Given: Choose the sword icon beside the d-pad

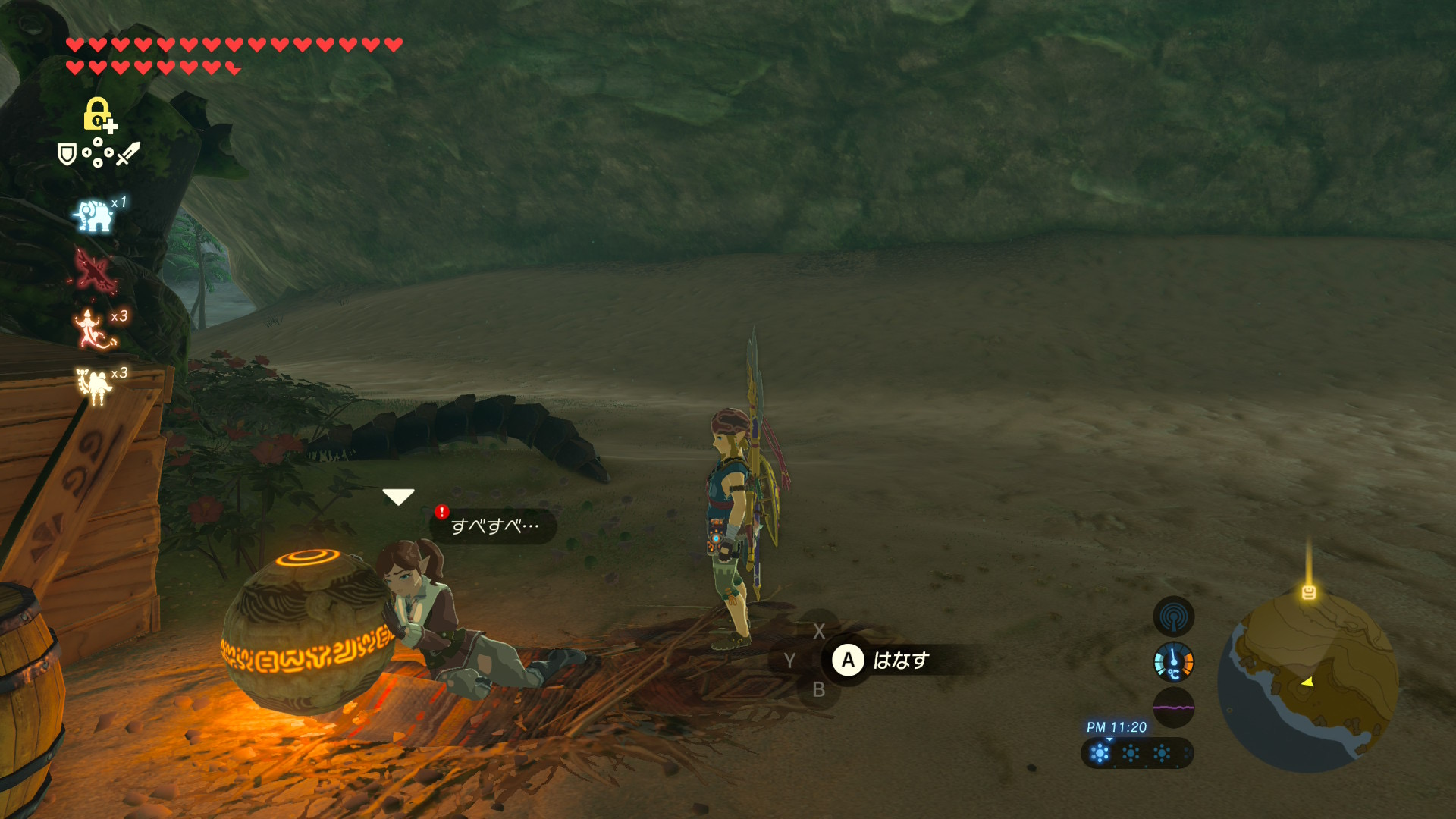Looking at the screenshot, I should [128, 153].
